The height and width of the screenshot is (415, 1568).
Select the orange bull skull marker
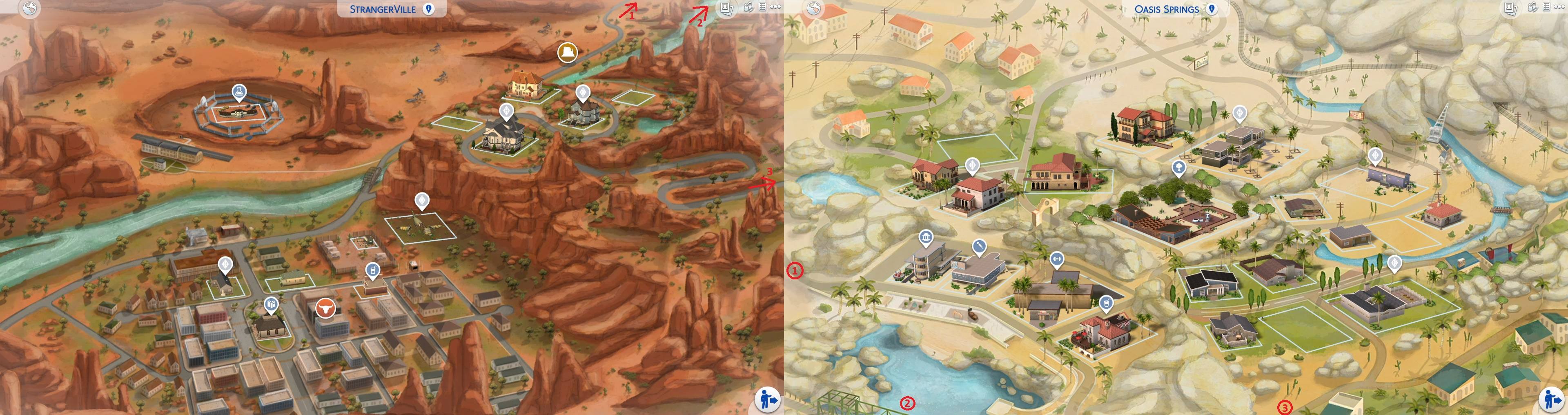(325, 309)
